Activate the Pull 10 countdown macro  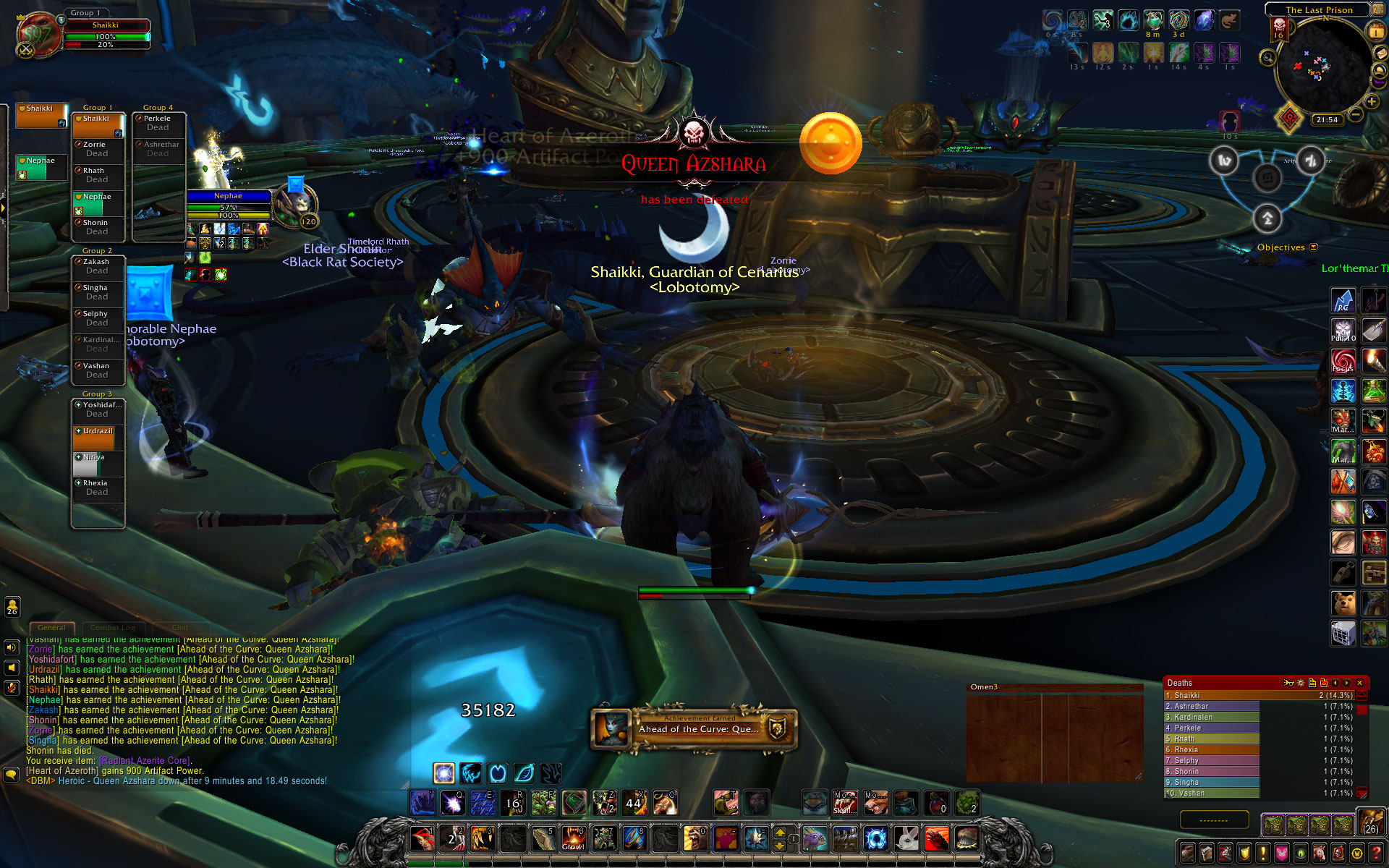click(1343, 331)
